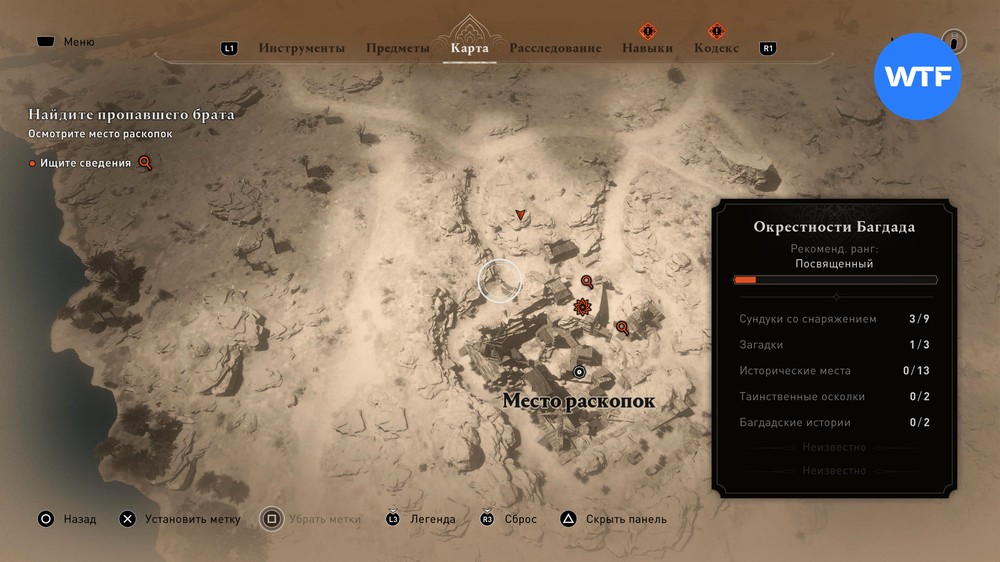The height and width of the screenshot is (562, 1000).
Task: Select the red sun-shaped map marker
Action: 582,307
